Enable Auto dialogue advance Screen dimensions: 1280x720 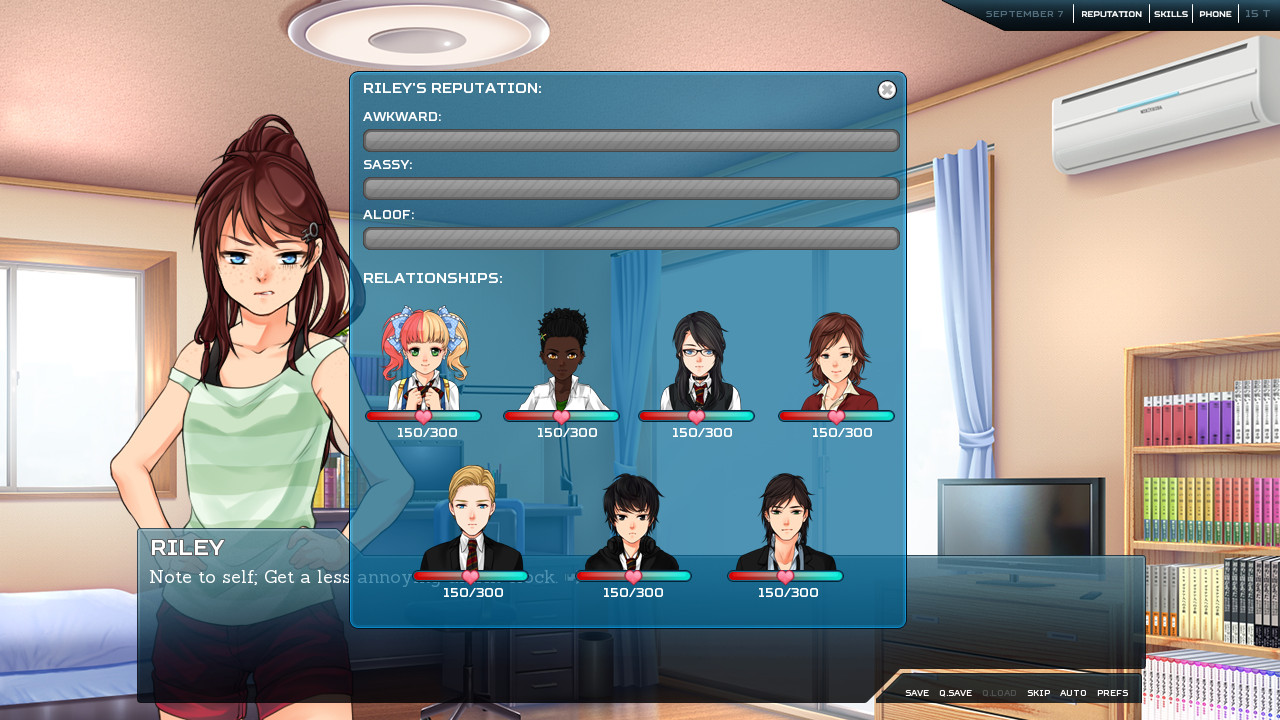1073,693
